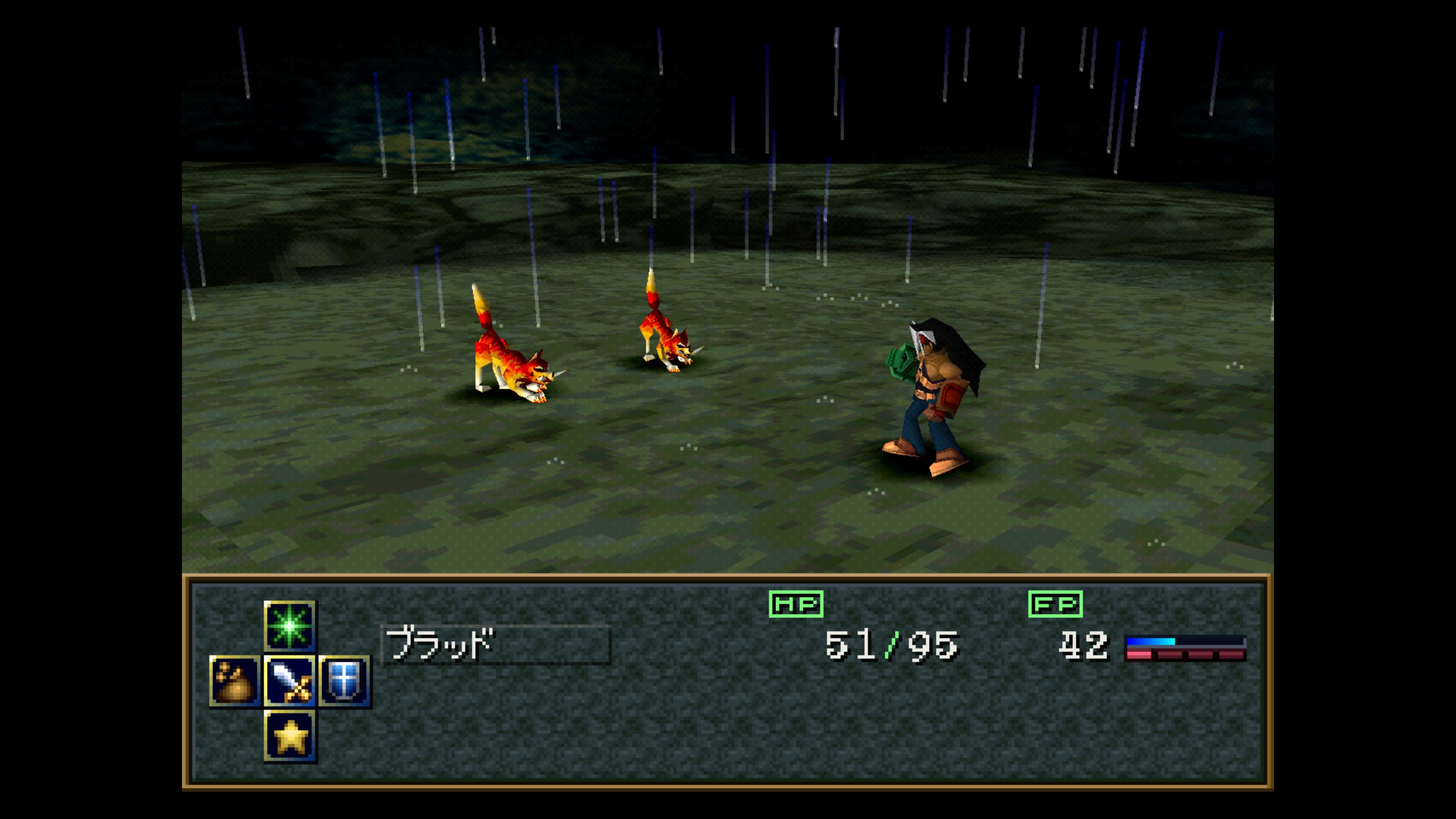Select the green burst command icon
The image size is (1456, 819).
[289, 626]
